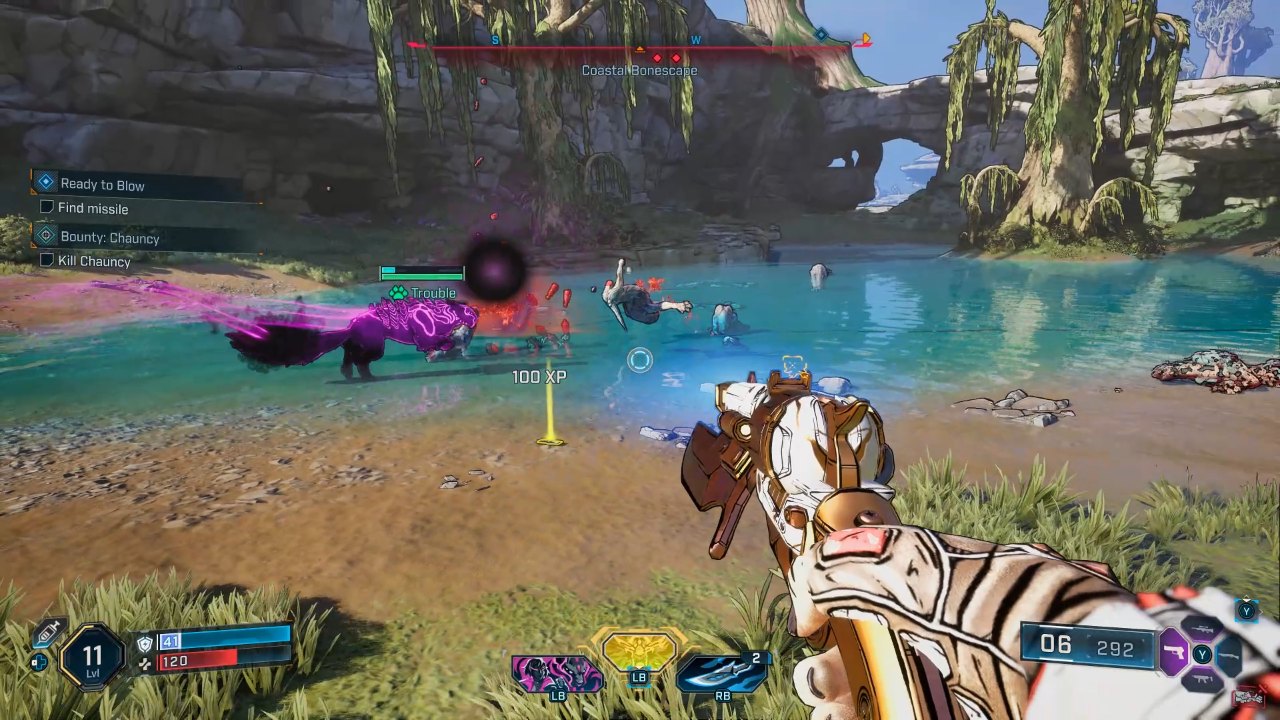This screenshot has width=1280, height=720.
Task: Activate the purple pet companion ability
Action: pos(556,673)
